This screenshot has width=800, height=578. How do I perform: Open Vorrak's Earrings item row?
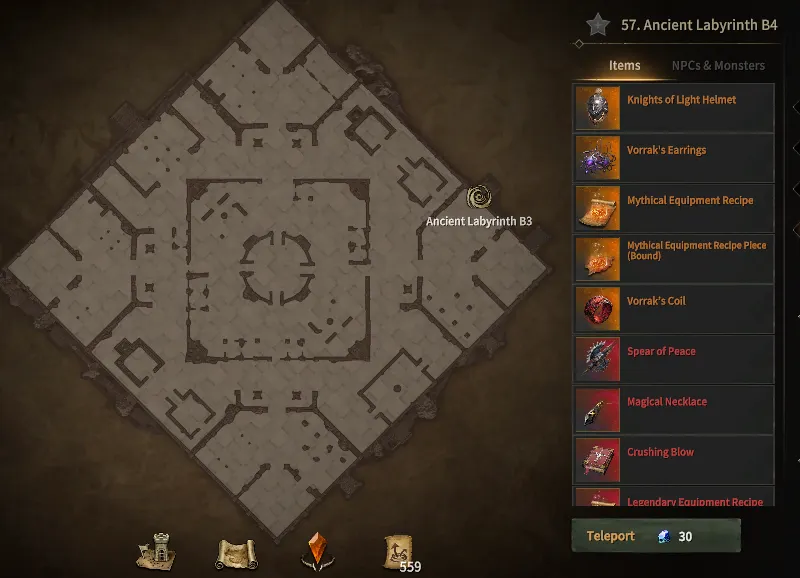point(673,158)
